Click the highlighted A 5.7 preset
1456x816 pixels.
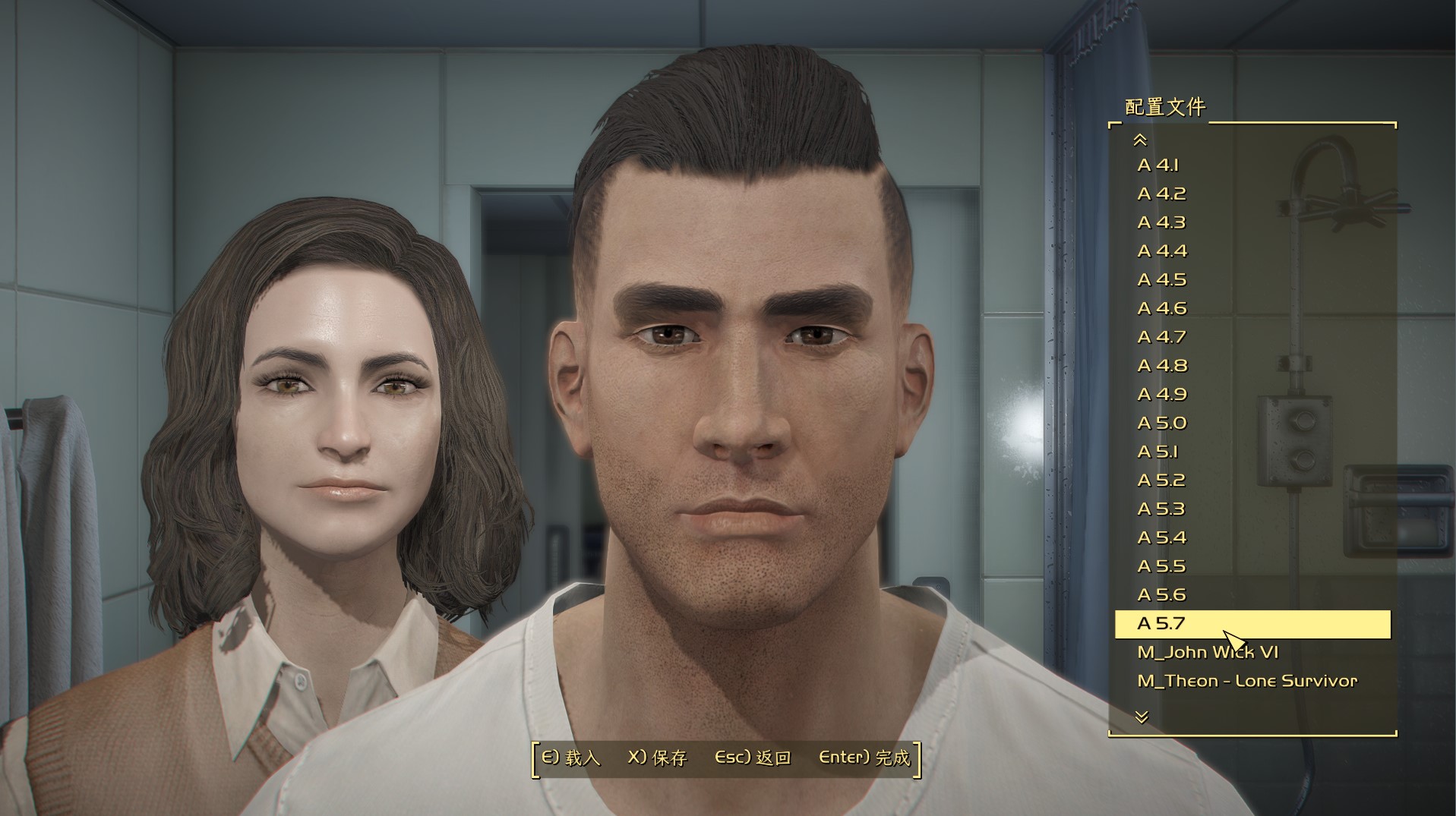(1252, 624)
